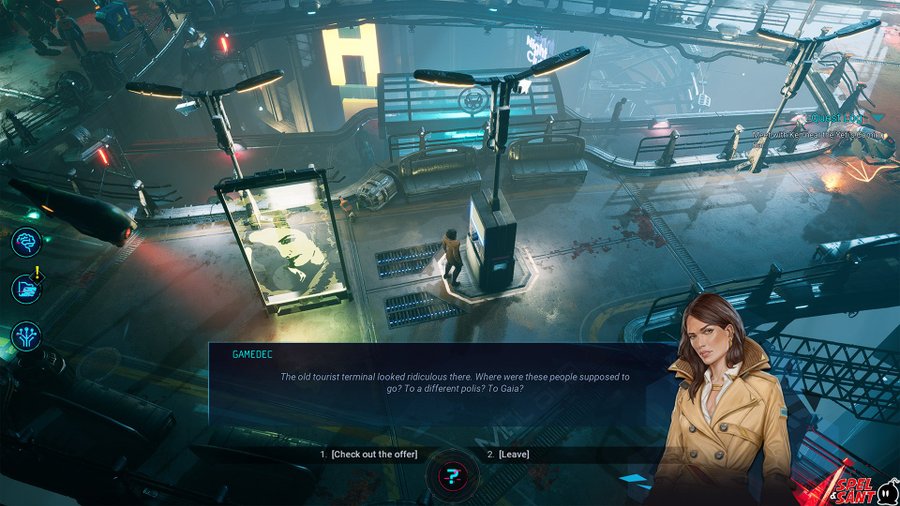Open the folder icon with the exclamation alert
The image size is (900, 506).
26,289
